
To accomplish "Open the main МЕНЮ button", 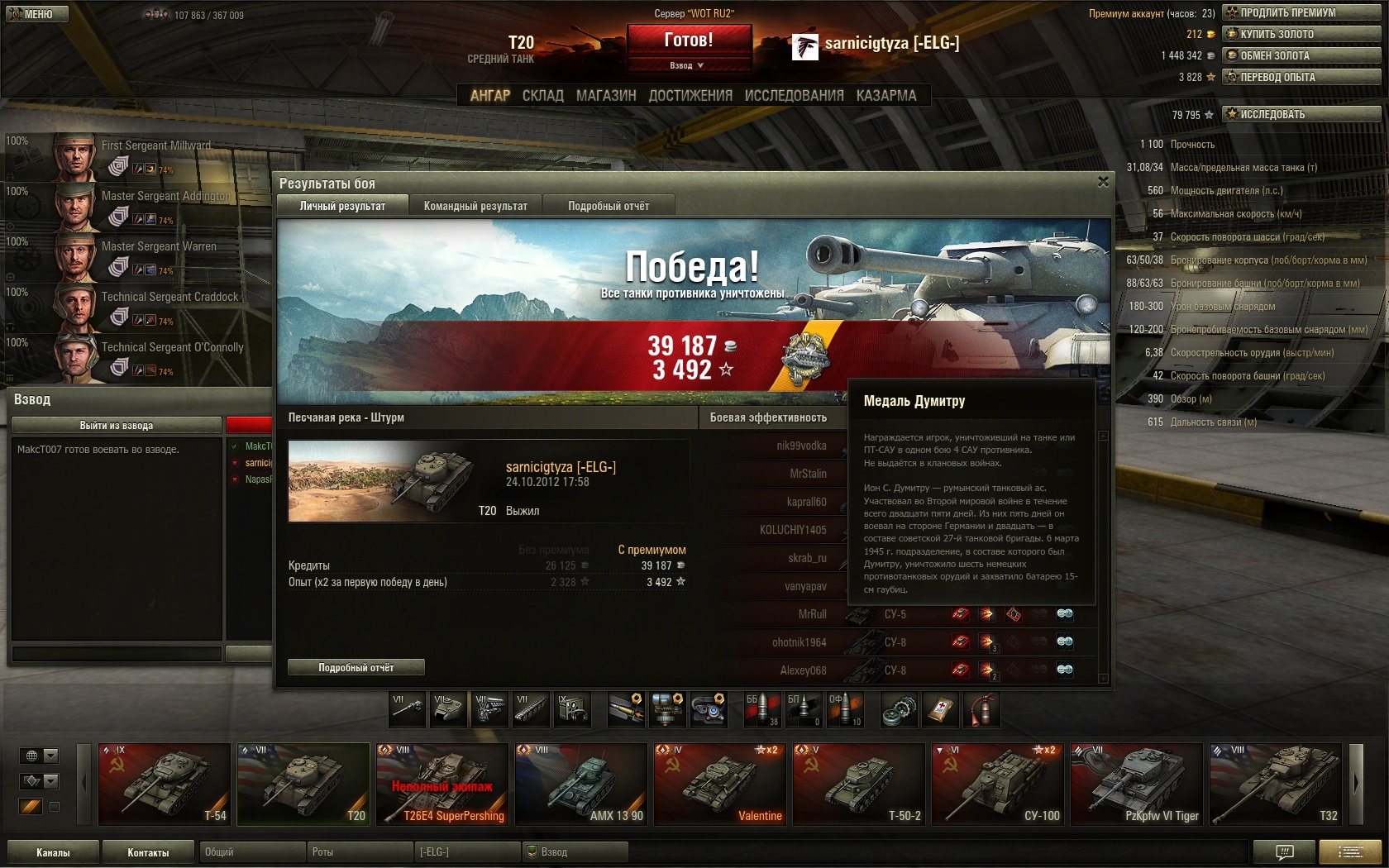I will click(33, 14).
